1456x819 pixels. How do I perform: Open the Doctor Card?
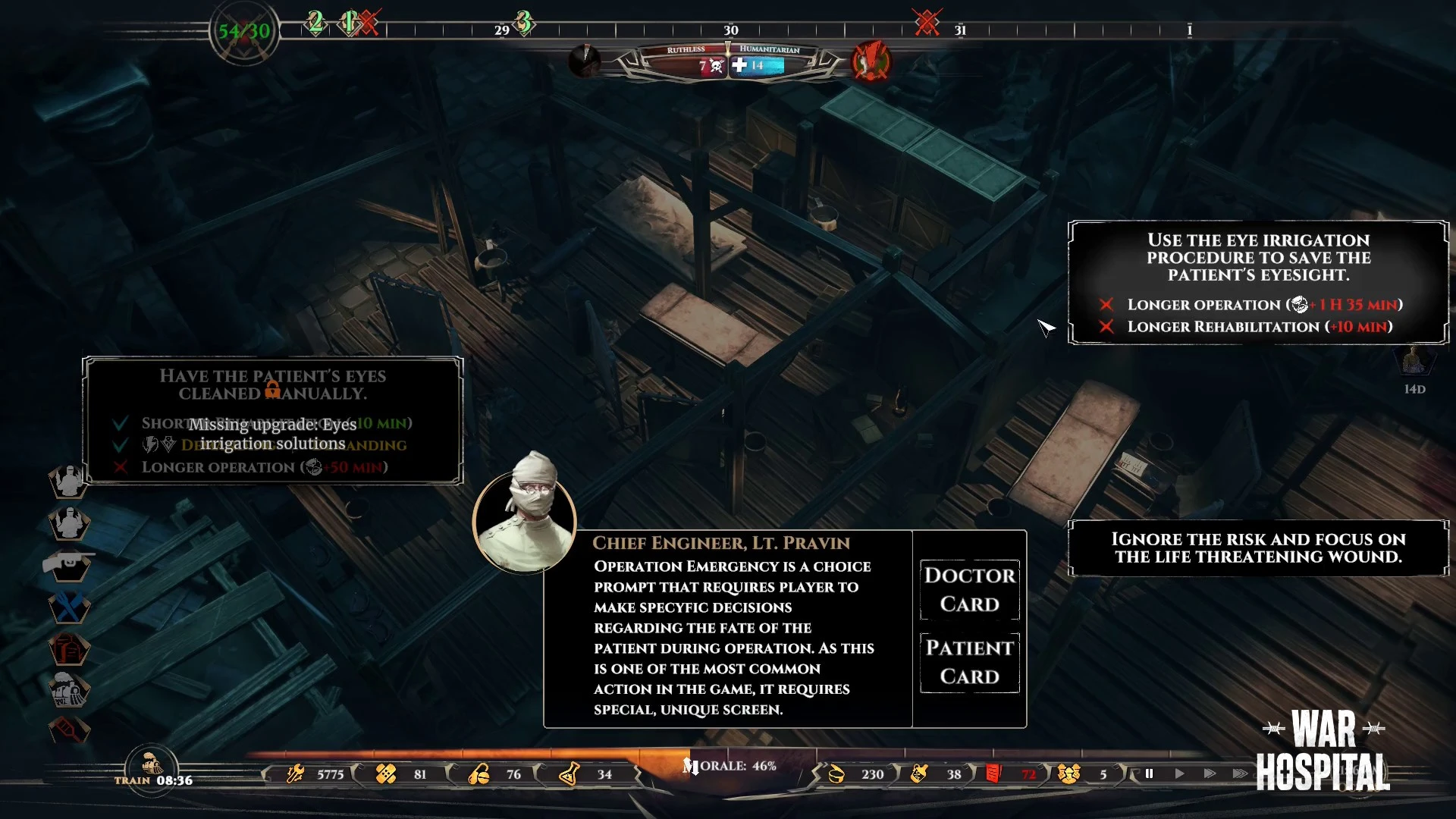pos(969,590)
